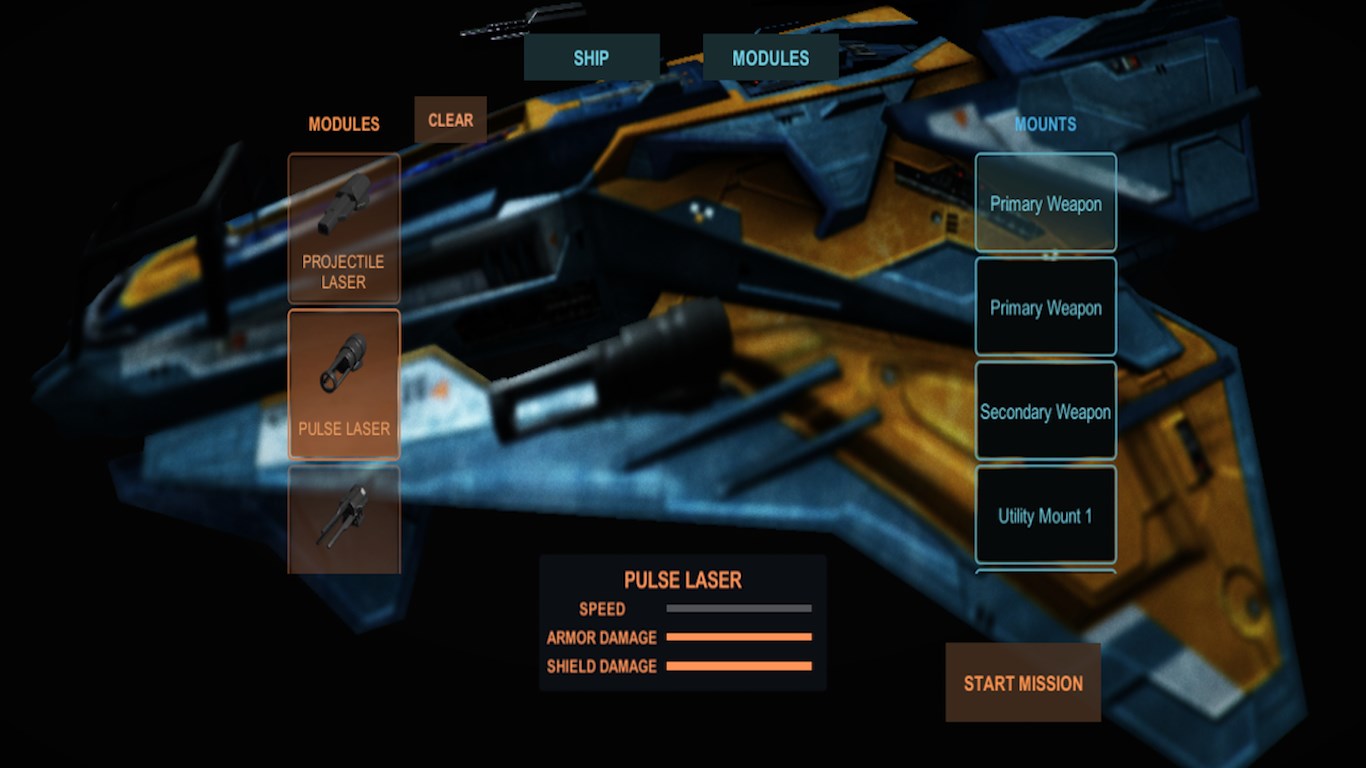Image resolution: width=1366 pixels, height=768 pixels.
Task: Pick the Utility Mount 1 slot
Action: (1045, 515)
